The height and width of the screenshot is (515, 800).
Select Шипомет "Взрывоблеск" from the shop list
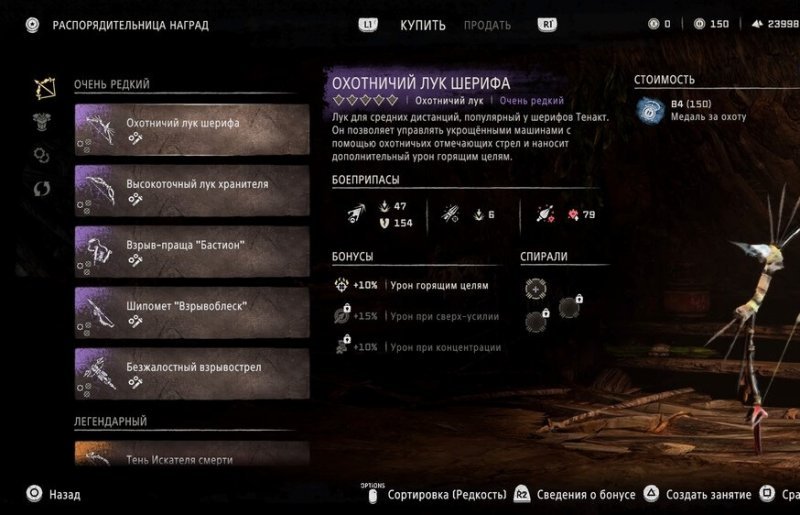click(x=191, y=314)
